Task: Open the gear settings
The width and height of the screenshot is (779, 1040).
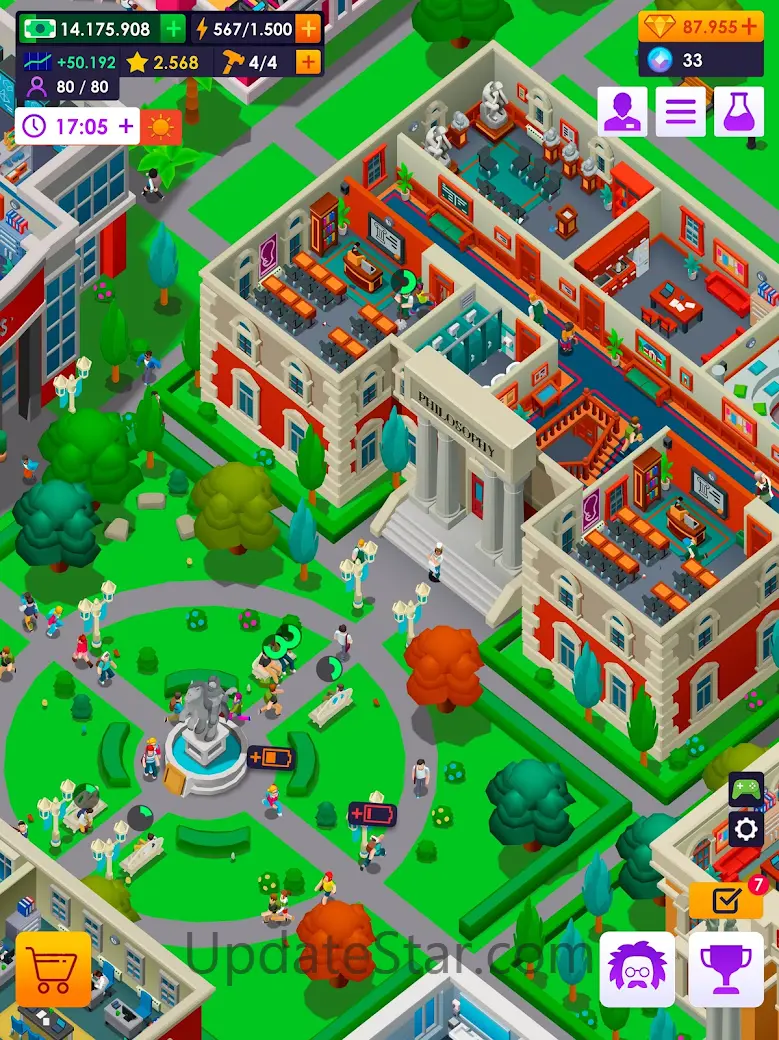Action: [746, 828]
